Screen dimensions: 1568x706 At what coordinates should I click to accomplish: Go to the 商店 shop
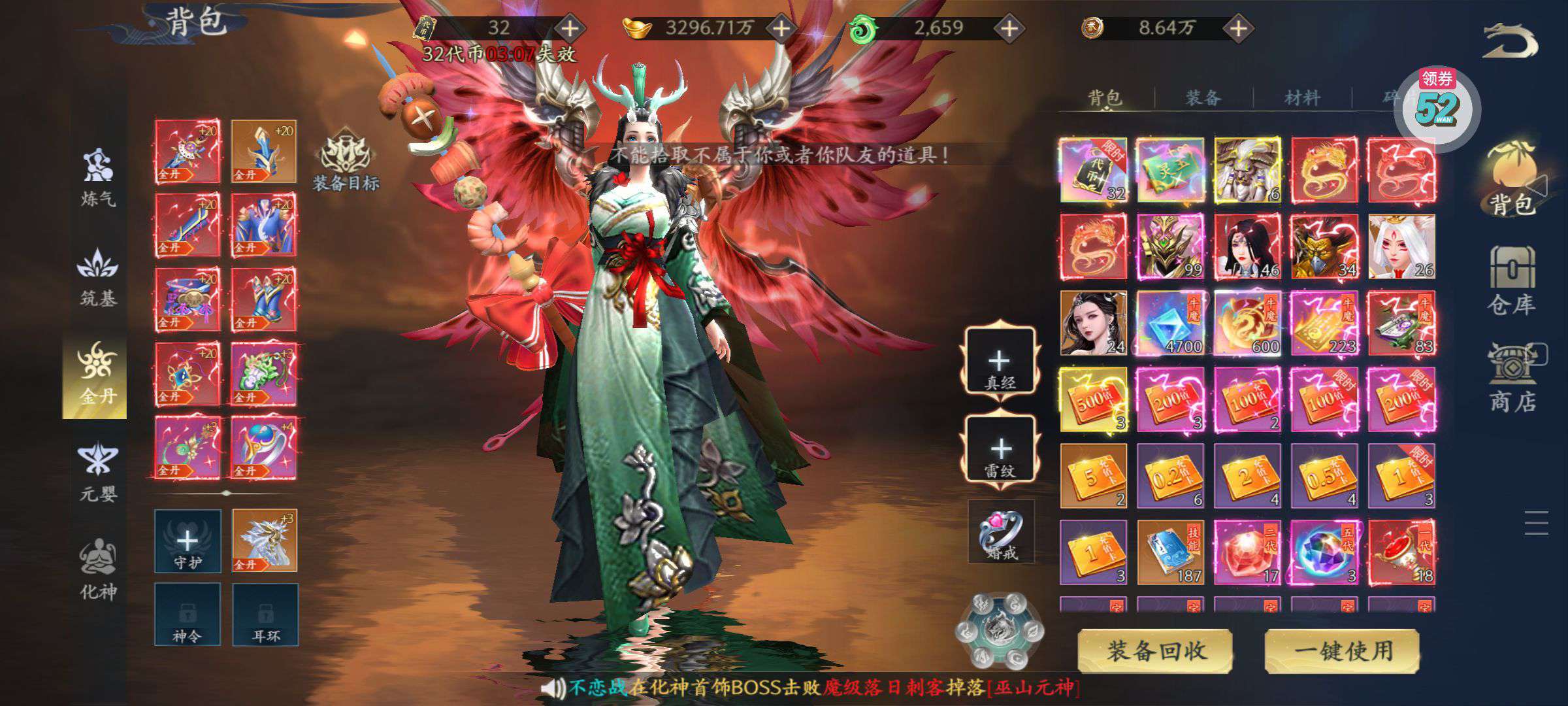click(x=1512, y=379)
